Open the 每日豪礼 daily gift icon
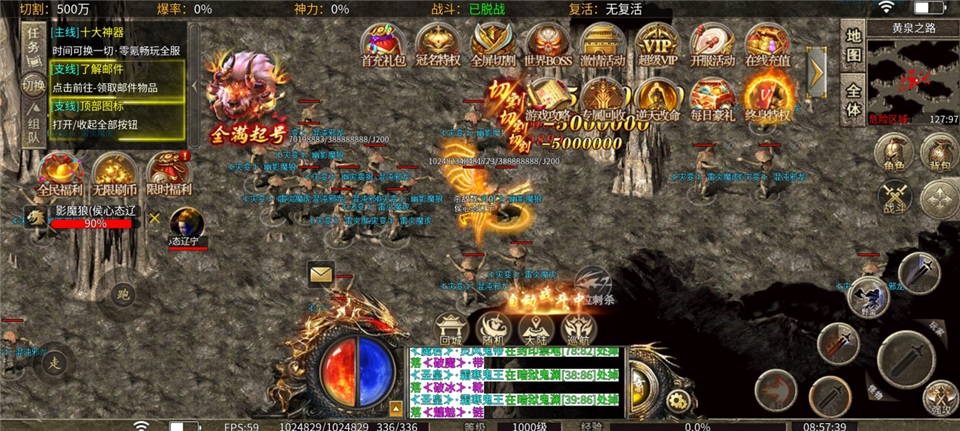The image size is (960, 431). pyautogui.click(x=712, y=98)
